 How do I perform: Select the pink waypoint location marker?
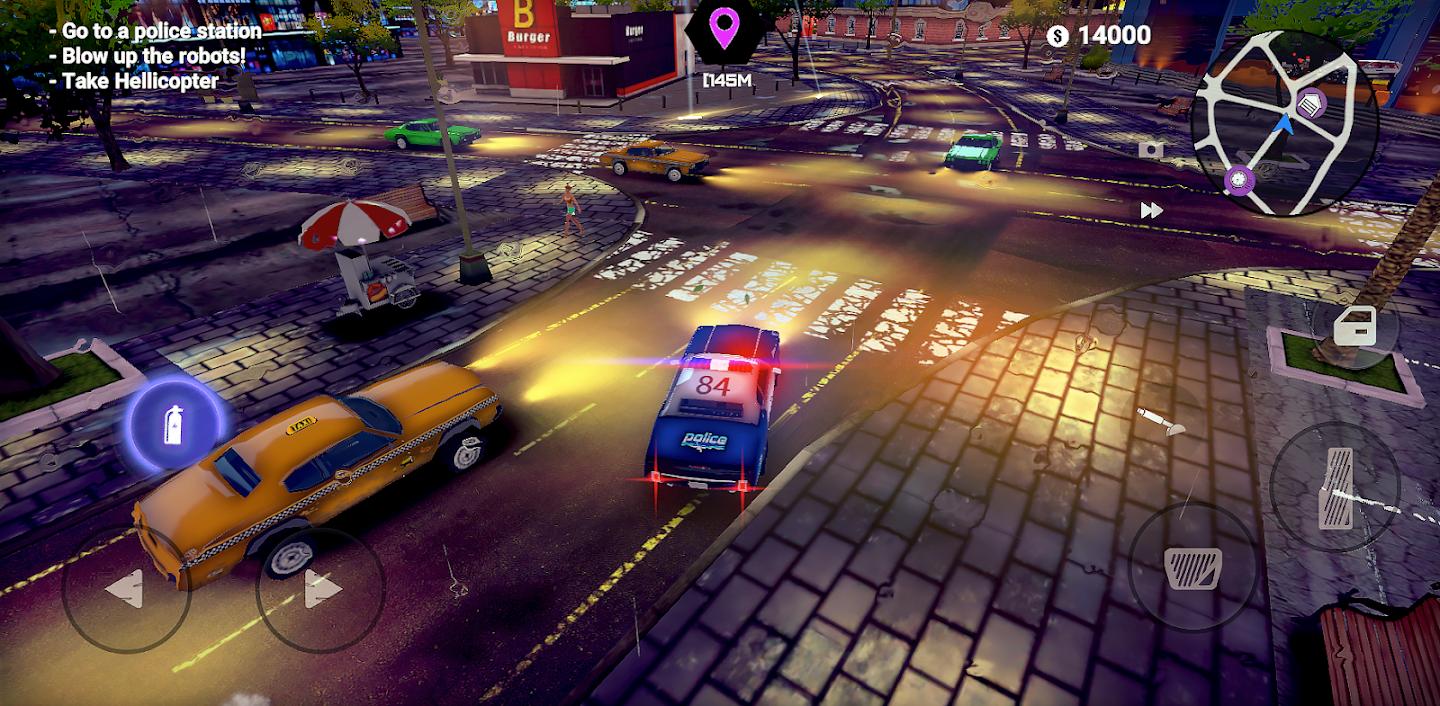[x=723, y=30]
